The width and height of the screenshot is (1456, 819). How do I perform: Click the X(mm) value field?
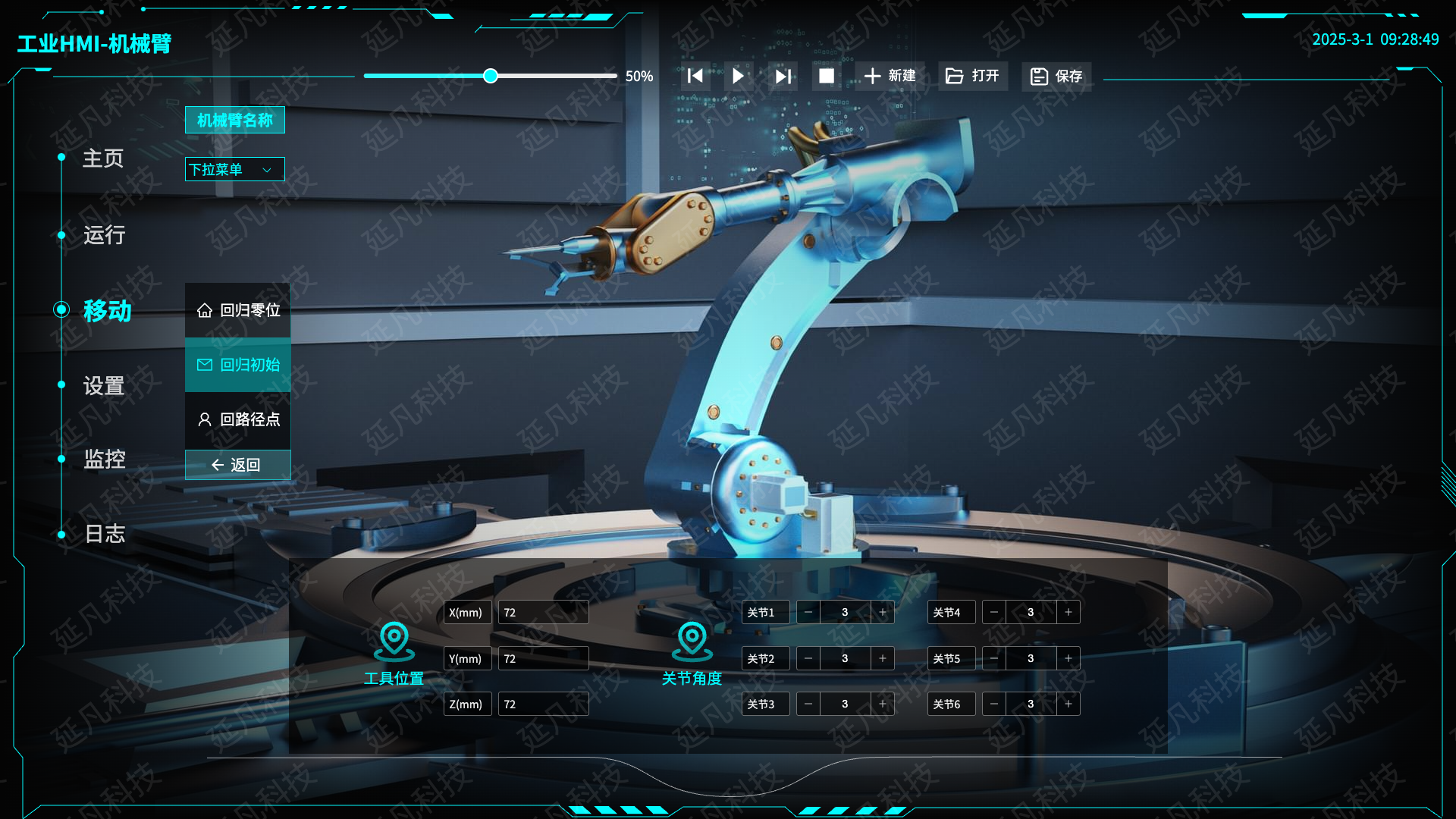543,613
